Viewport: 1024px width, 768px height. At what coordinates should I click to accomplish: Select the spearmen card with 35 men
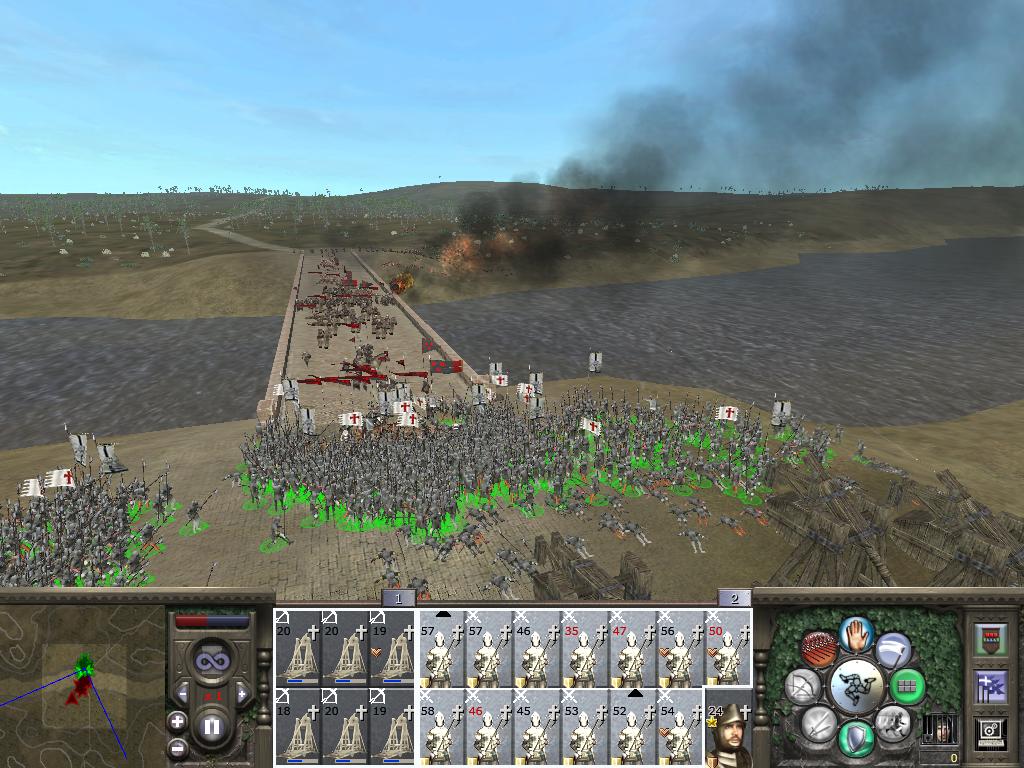[585, 648]
